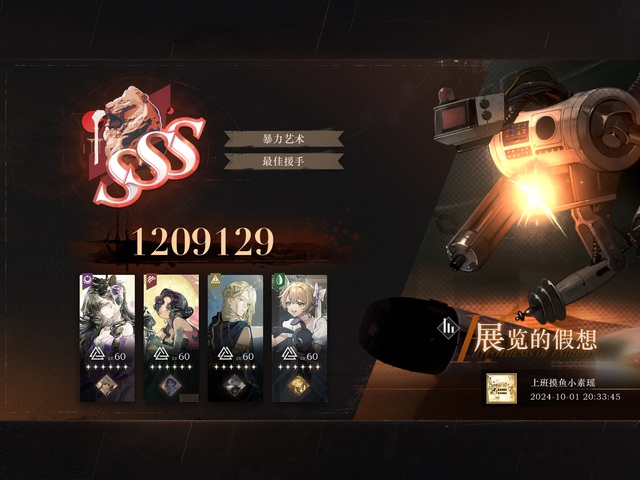
Task: Click the 暴力艺术 tag banner
Action: 284,139
